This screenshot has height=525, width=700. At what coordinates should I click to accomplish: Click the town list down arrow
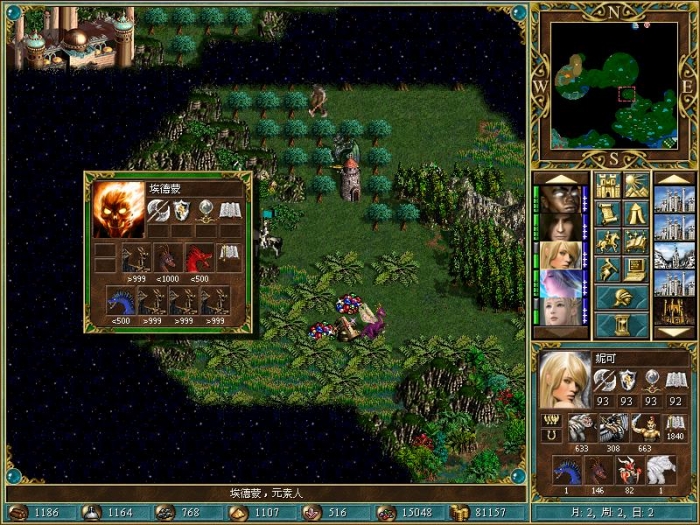tap(673, 333)
